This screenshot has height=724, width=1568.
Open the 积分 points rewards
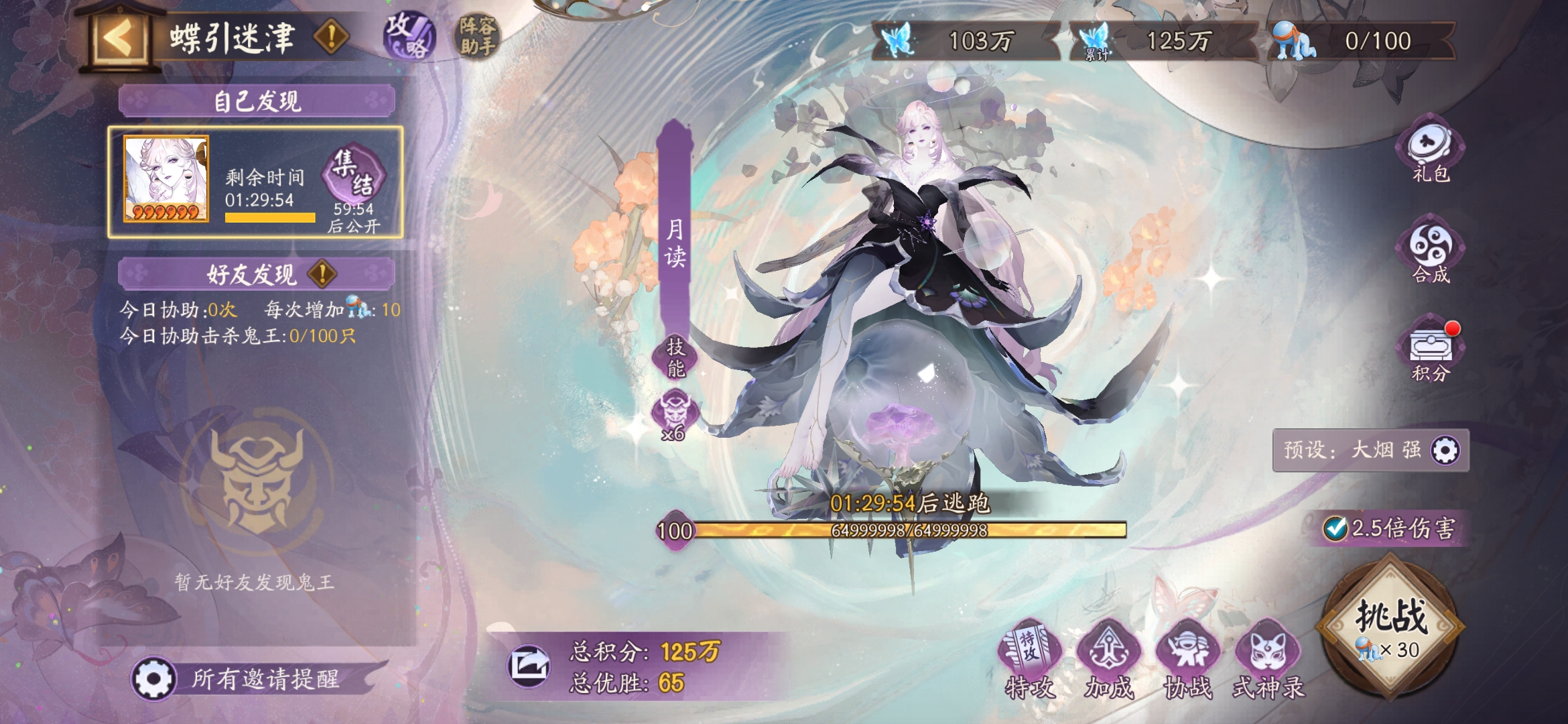pos(1431,351)
